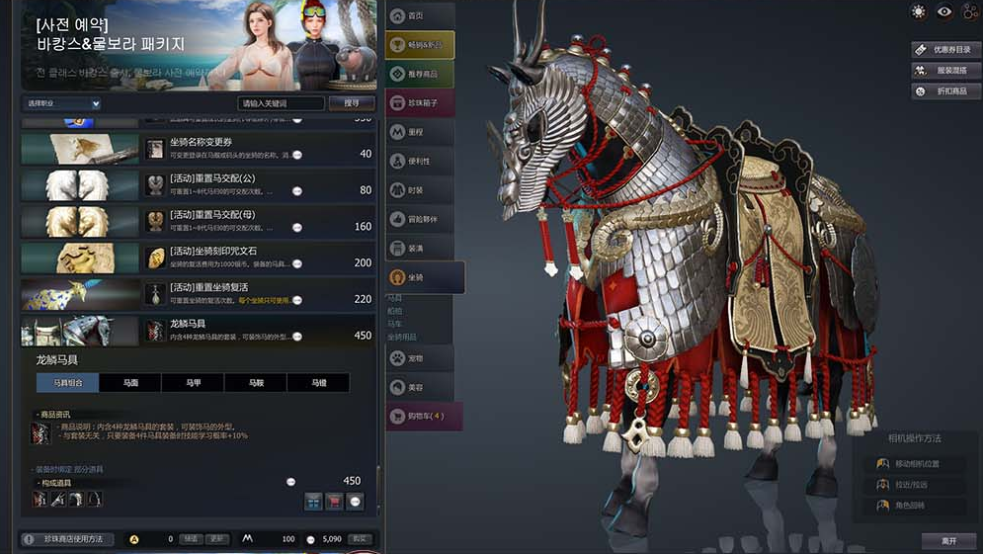Screen dimensions: 983x554
Task: Open the 选择职业 class dropdown
Action: click(x=62, y=103)
